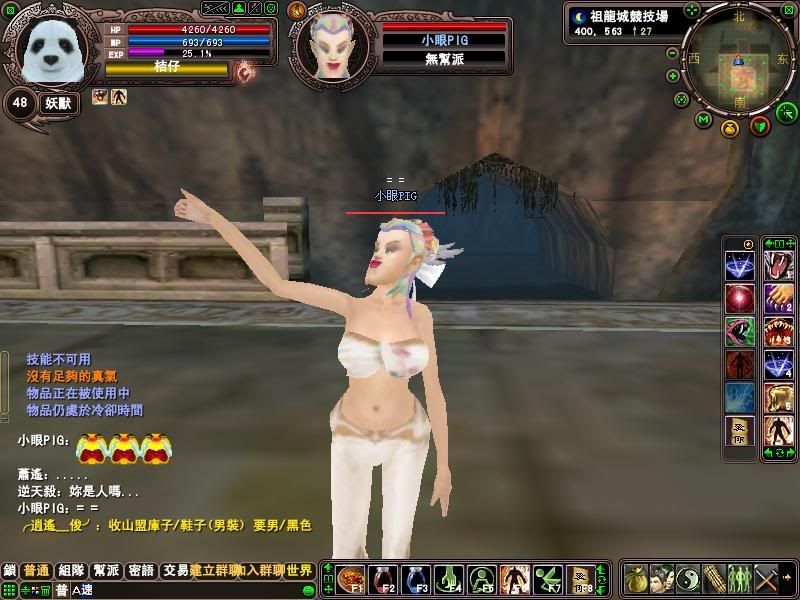
Task: Open the world map with the M button
Action: tap(703, 120)
